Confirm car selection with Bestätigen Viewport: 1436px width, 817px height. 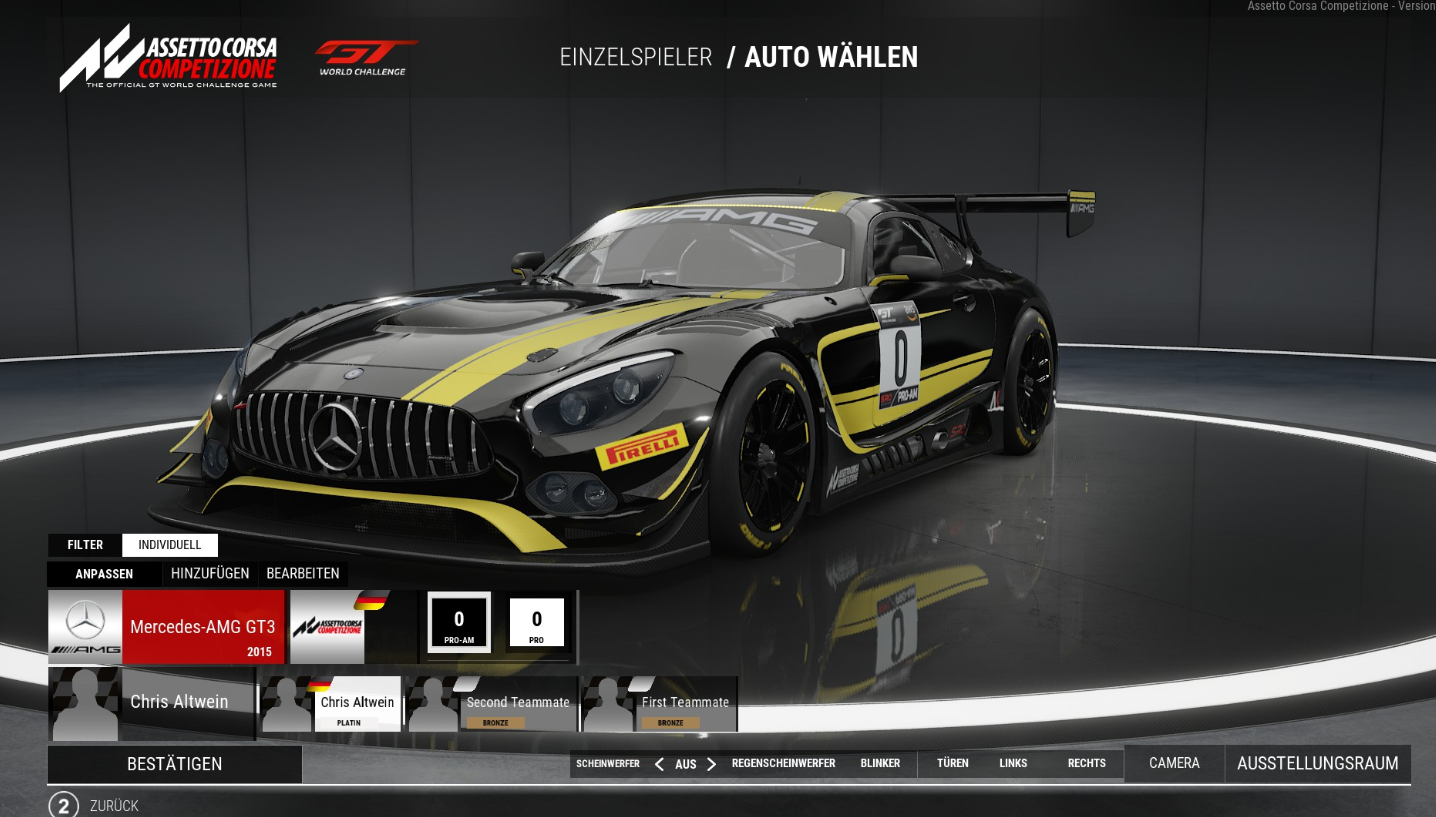174,764
